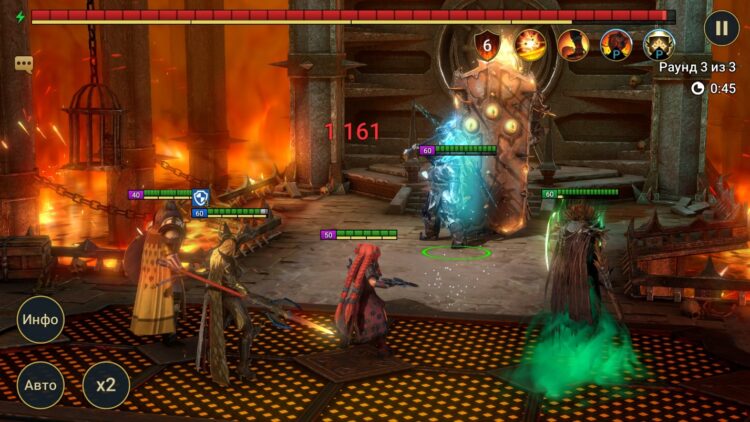
Task: Toggle Авто auto-battle mode
Action: (x=40, y=385)
